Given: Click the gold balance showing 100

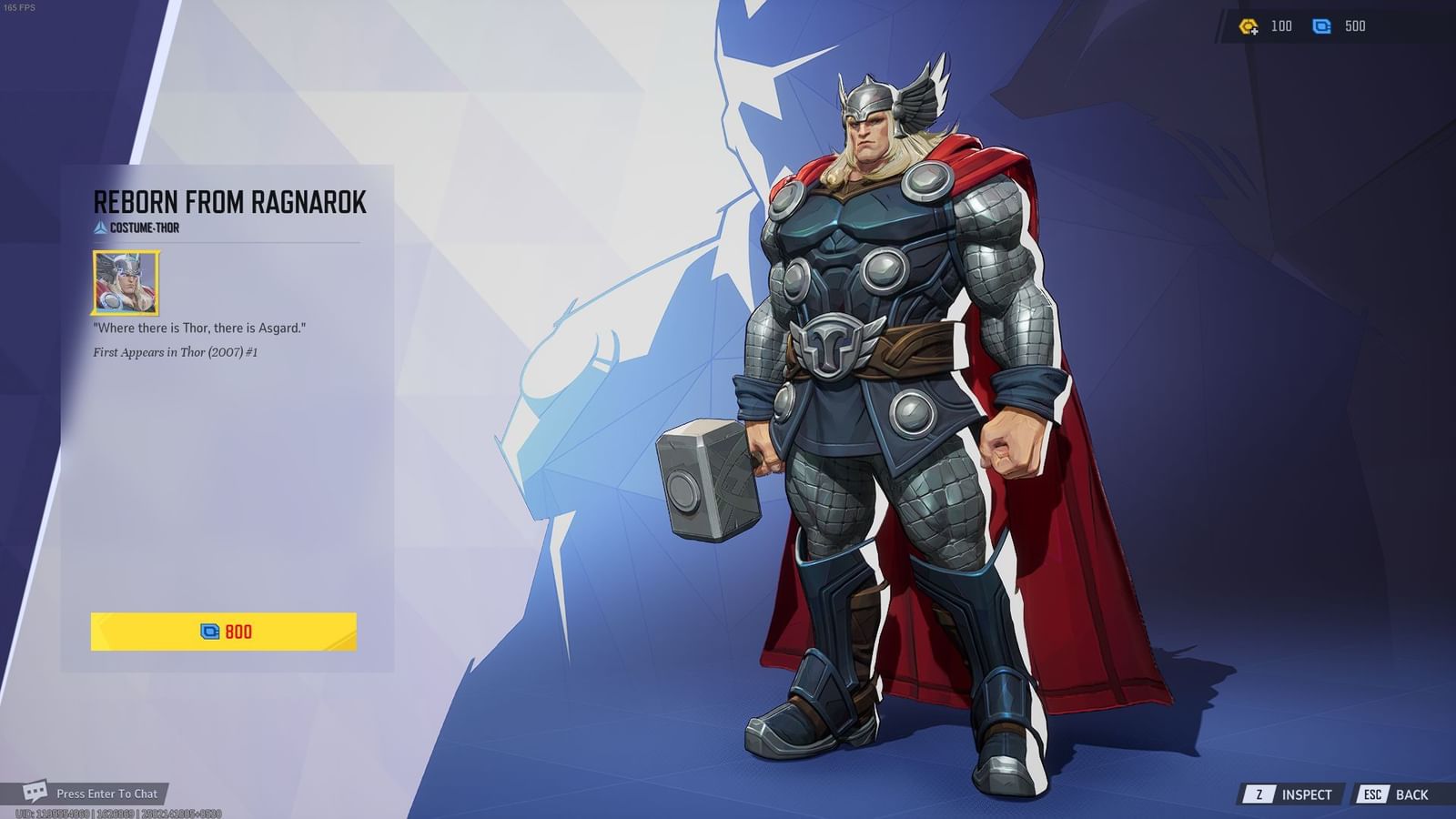Looking at the screenshot, I should point(1282,26).
